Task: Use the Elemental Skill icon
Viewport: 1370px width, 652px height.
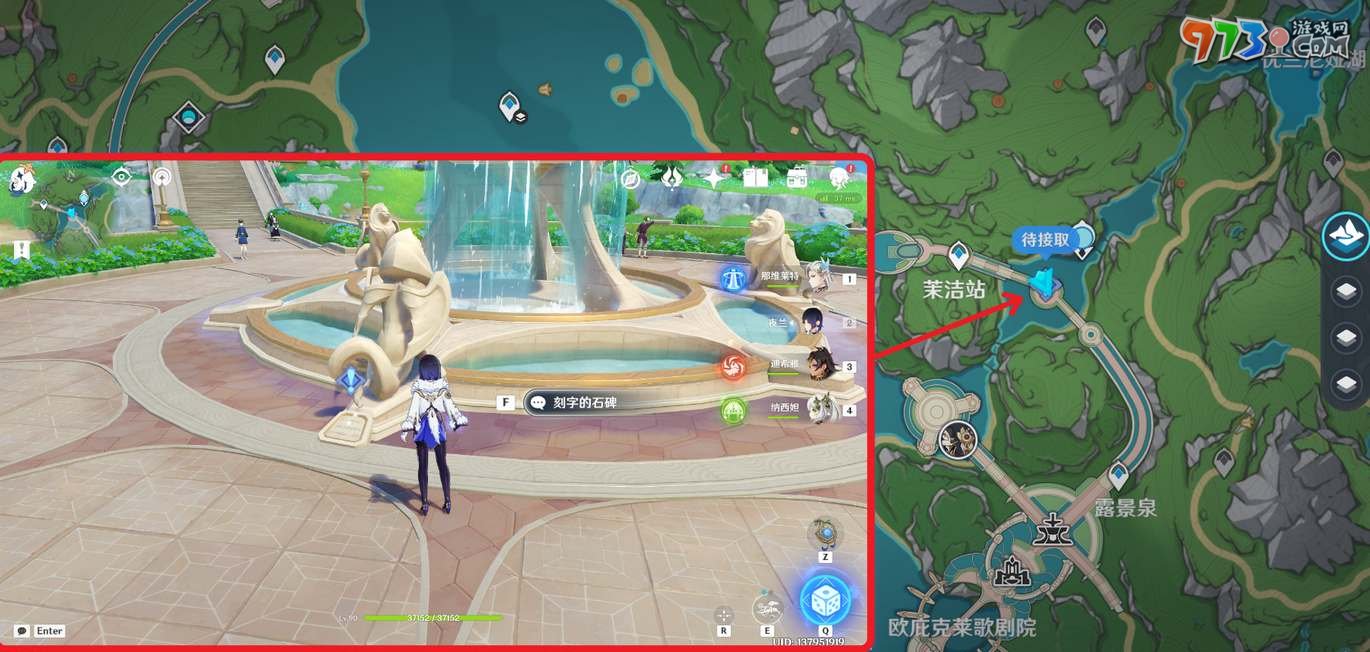Action: [x=767, y=608]
